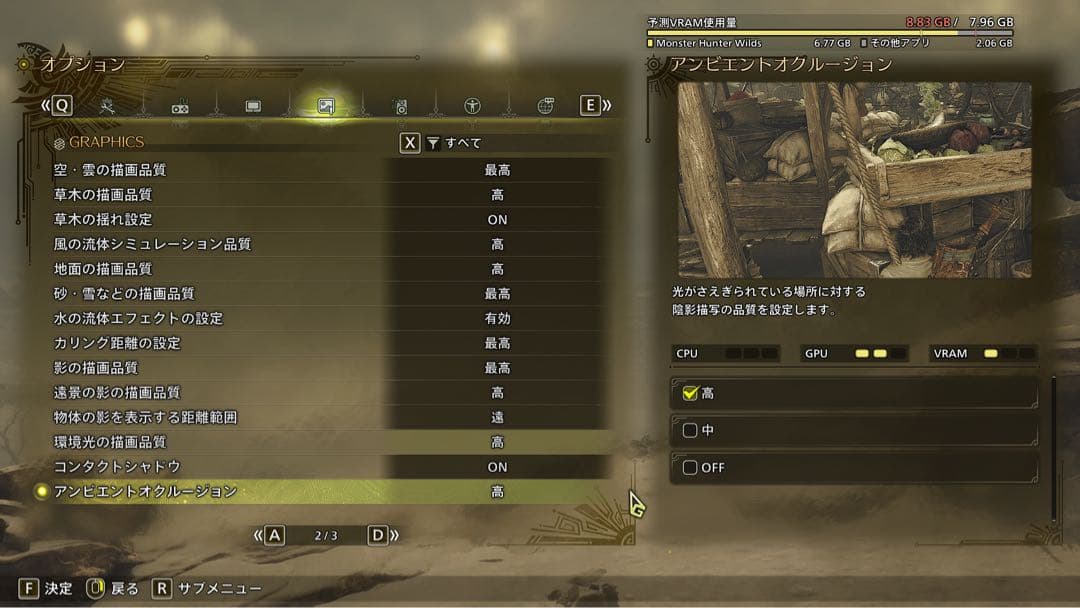Choose the 中 quality option

point(690,431)
